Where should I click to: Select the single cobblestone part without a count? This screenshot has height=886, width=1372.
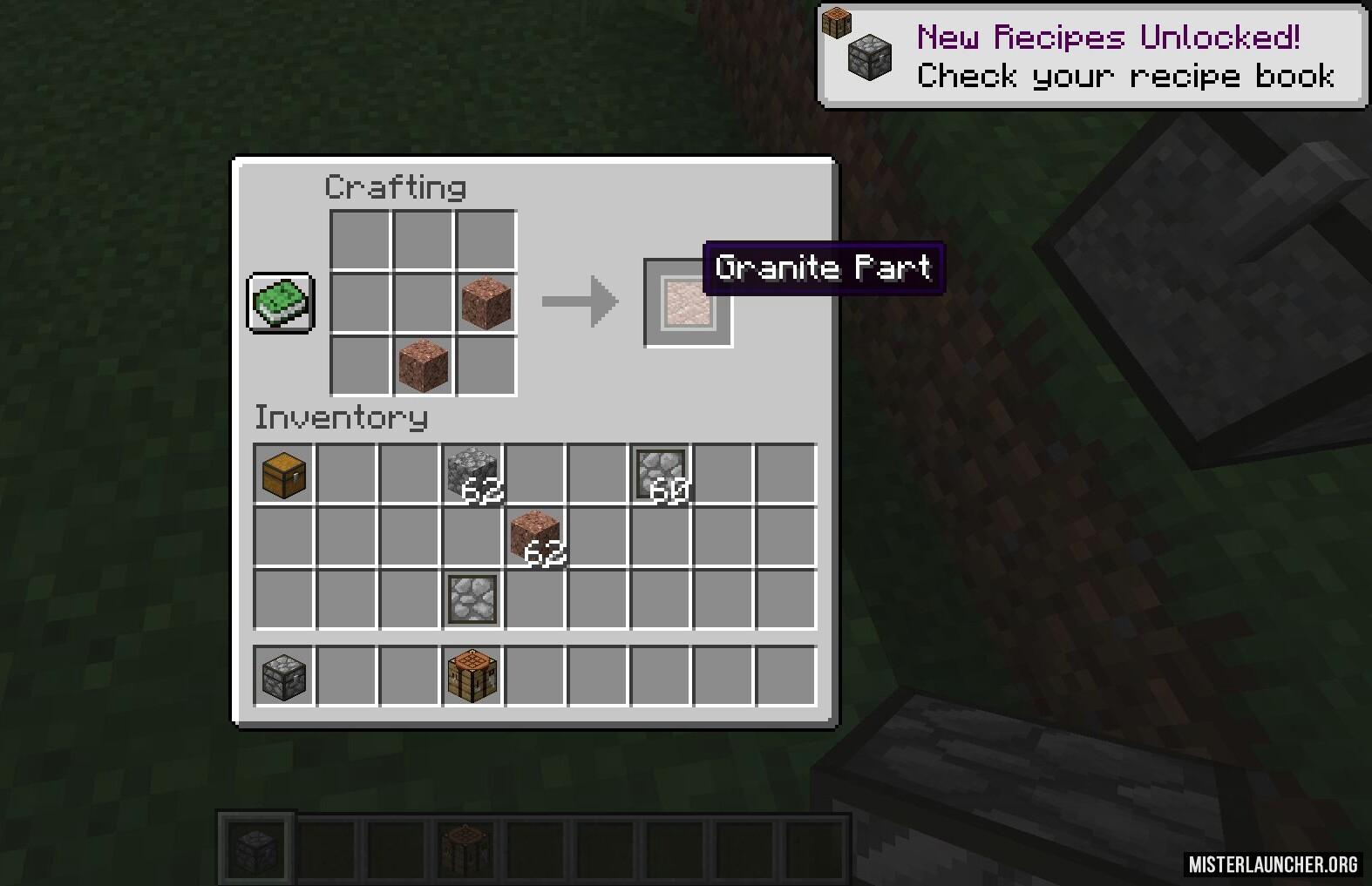click(x=472, y=600)
